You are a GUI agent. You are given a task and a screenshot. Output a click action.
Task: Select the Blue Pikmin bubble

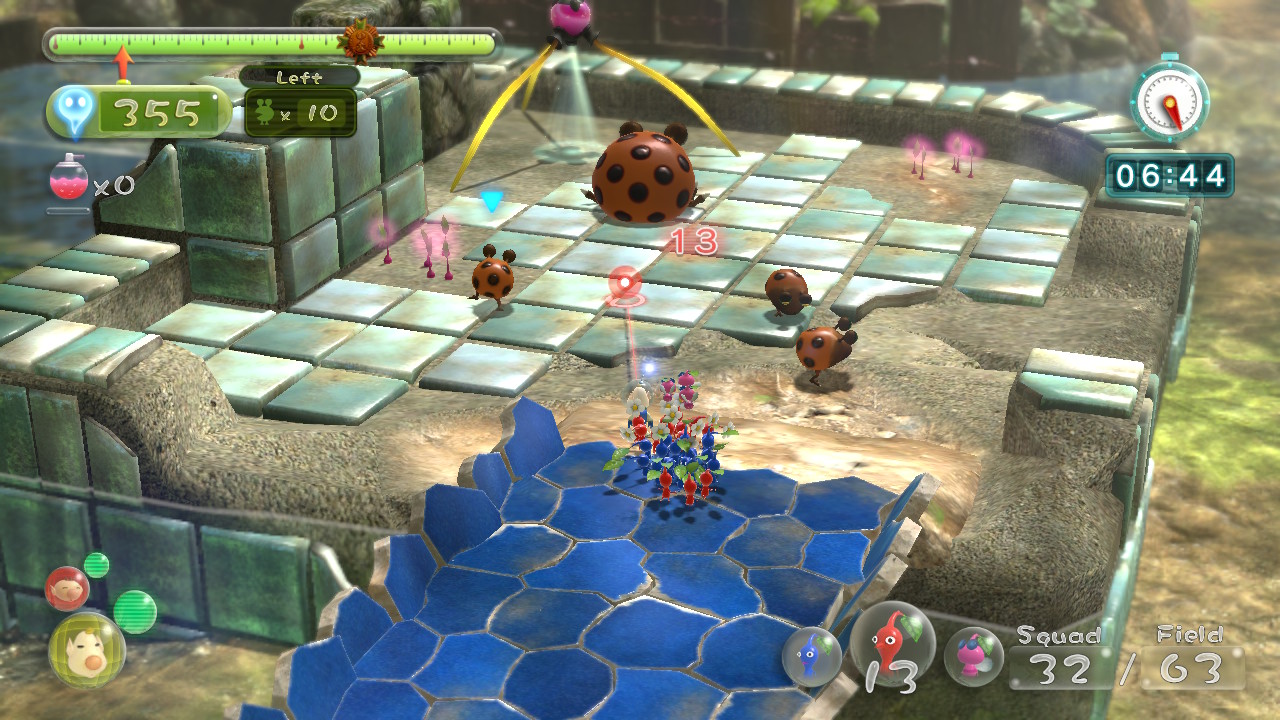coord(811,656)
